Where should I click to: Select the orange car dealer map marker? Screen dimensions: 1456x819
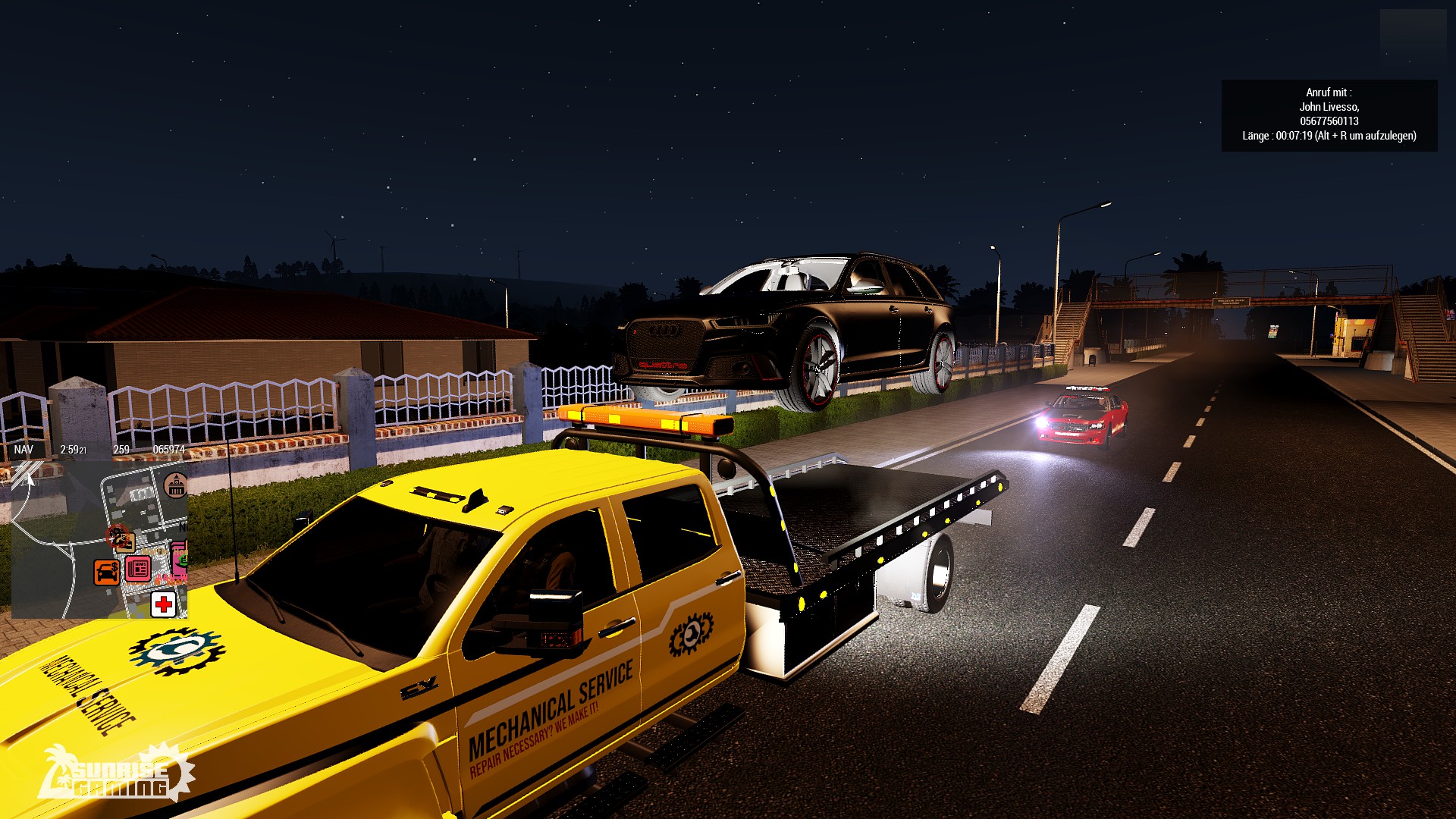(106, 572)
